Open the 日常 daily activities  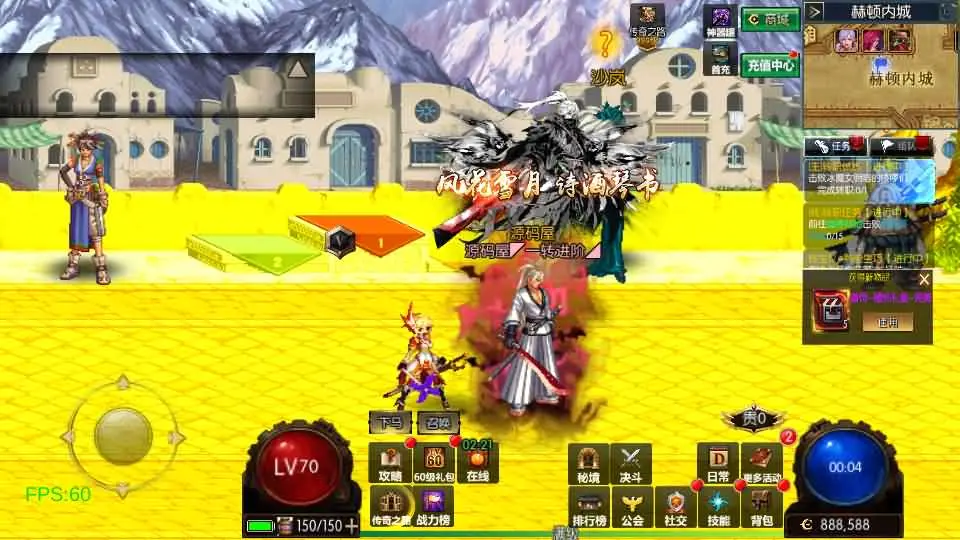[x=717, y=463]
